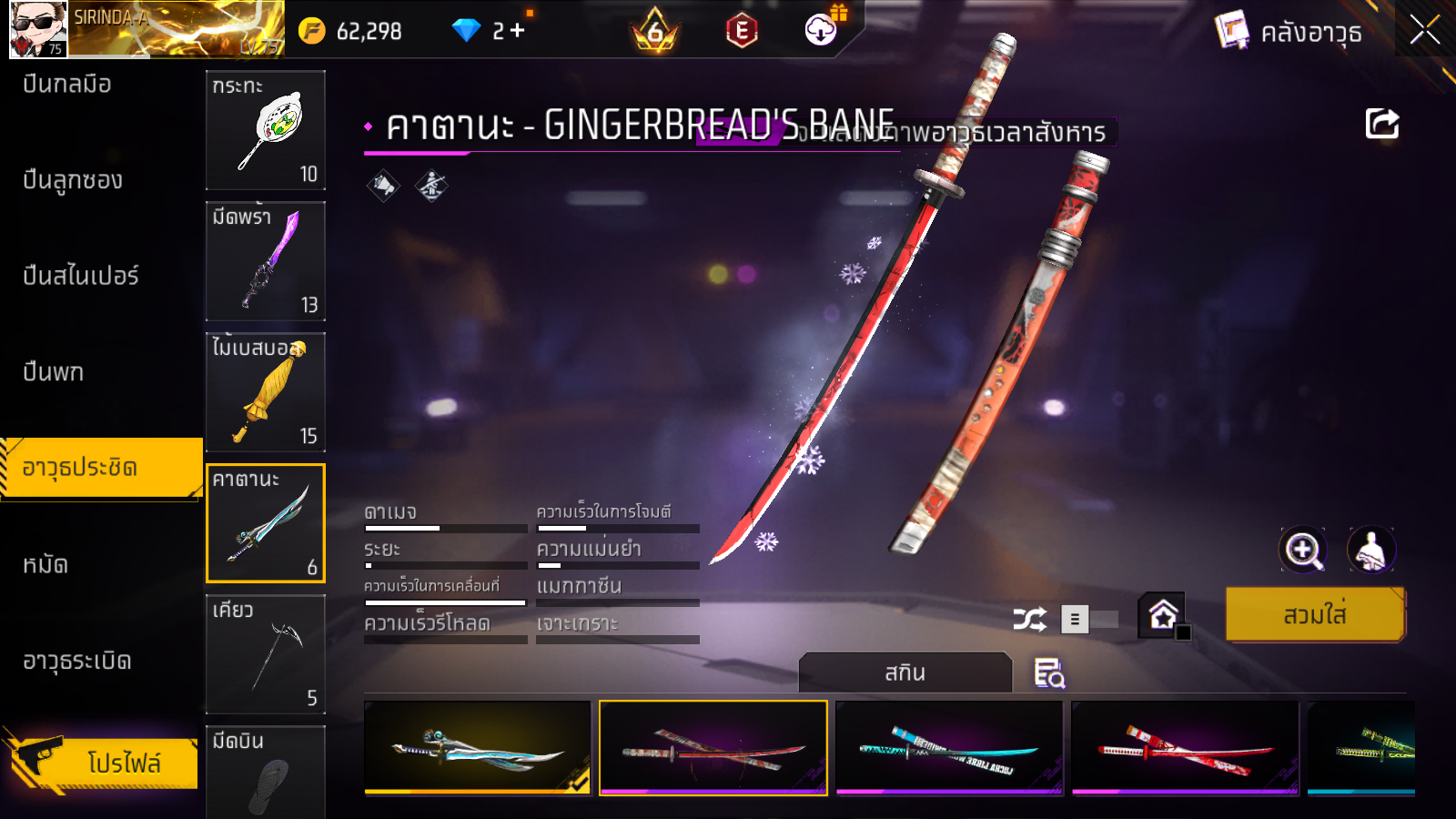Viewport: 1456px width, 819px height.
Task: Share the Gingerbread's Bane katana
Action: [1381, 124]
